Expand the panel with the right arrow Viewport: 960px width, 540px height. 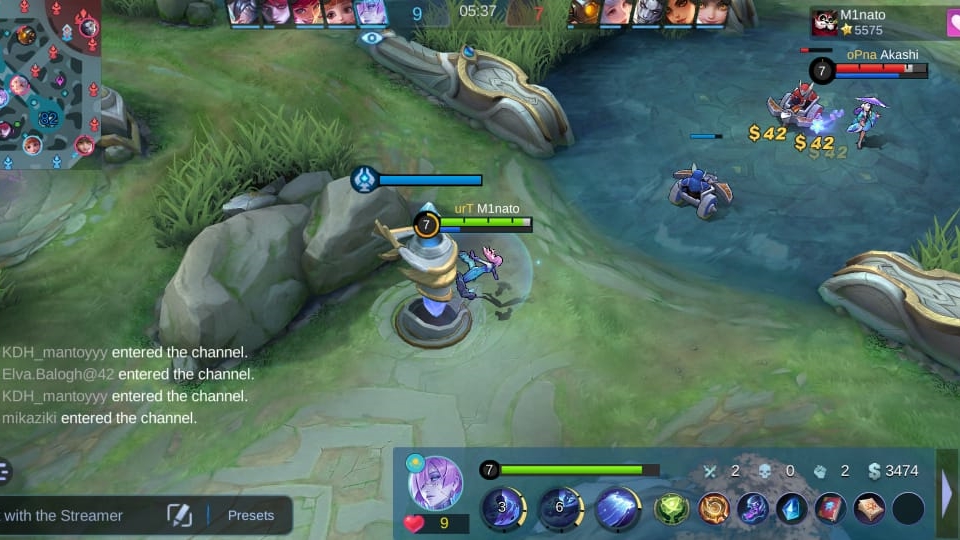948,492
